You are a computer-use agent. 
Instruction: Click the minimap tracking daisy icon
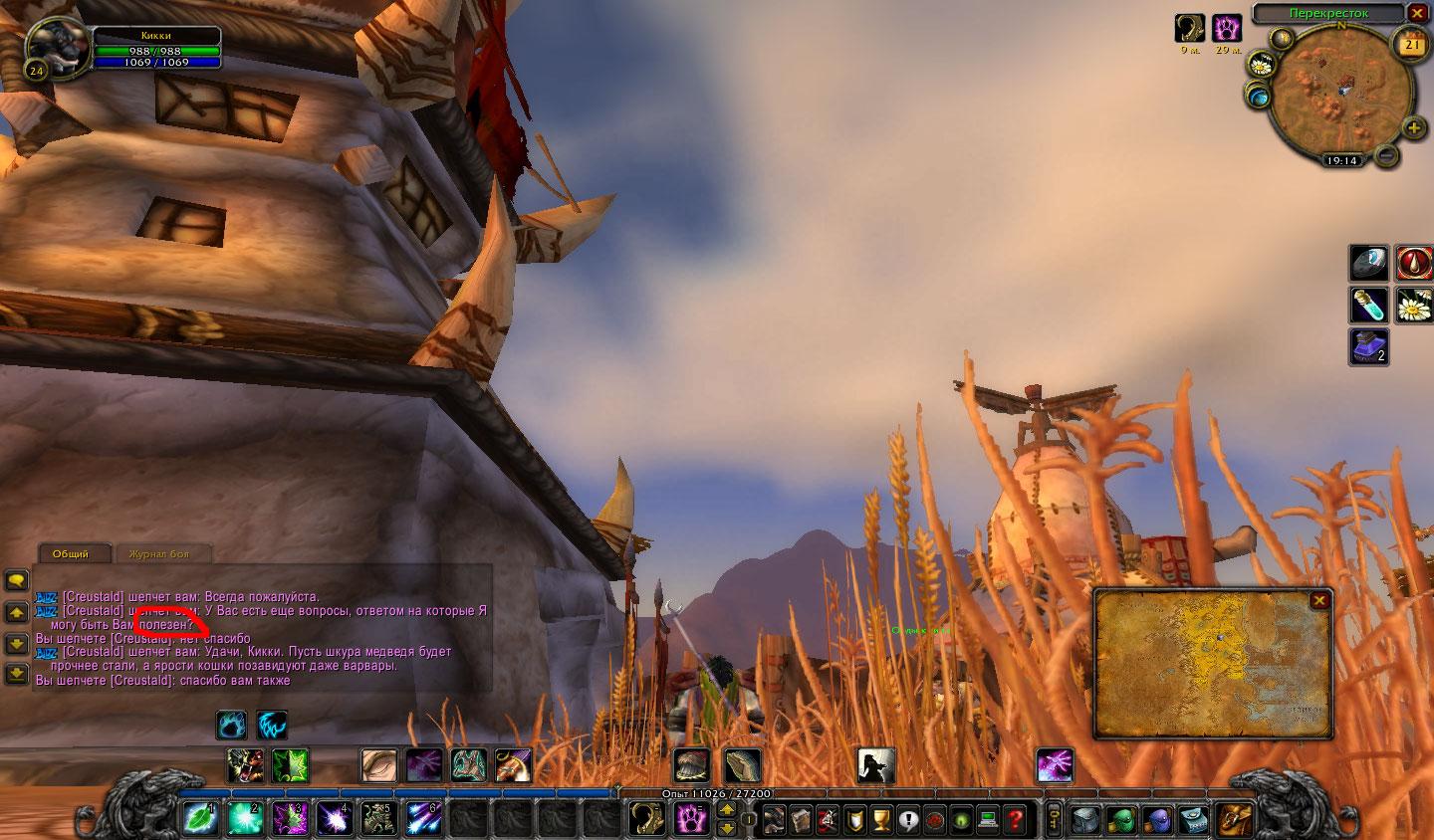click(1261, 66)
